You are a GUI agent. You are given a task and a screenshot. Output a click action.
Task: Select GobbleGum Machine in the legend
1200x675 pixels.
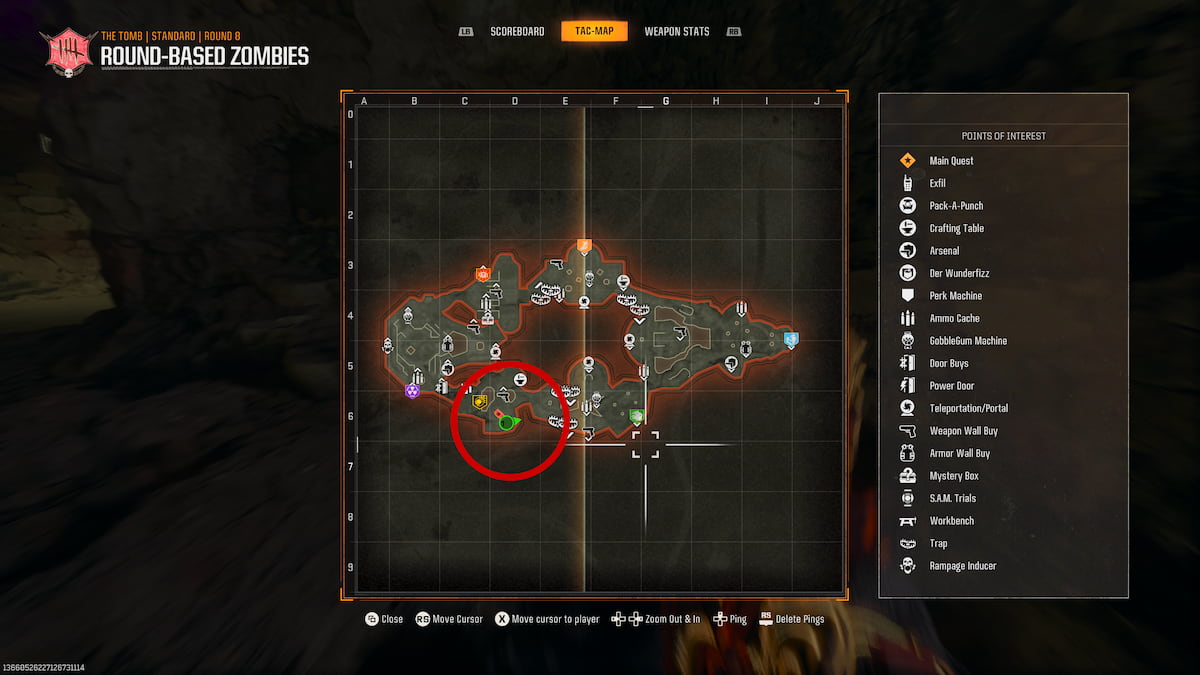[x=968, y=341]
